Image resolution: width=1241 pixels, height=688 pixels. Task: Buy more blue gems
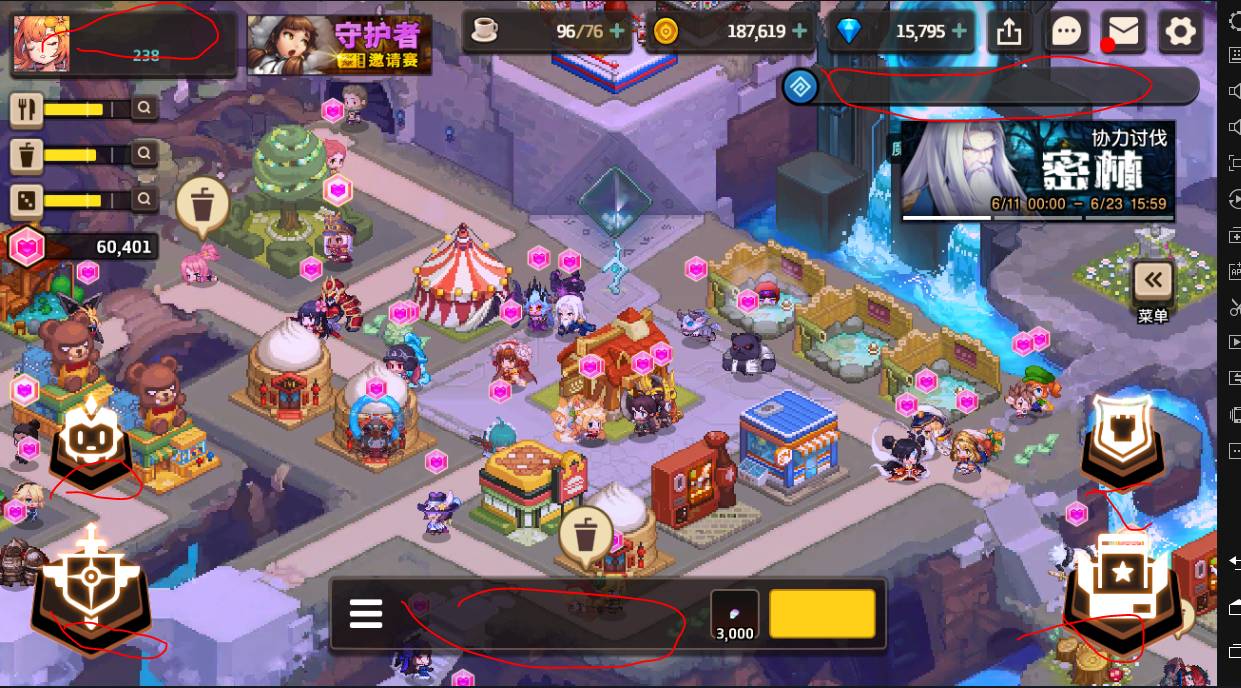click(960, 32)
